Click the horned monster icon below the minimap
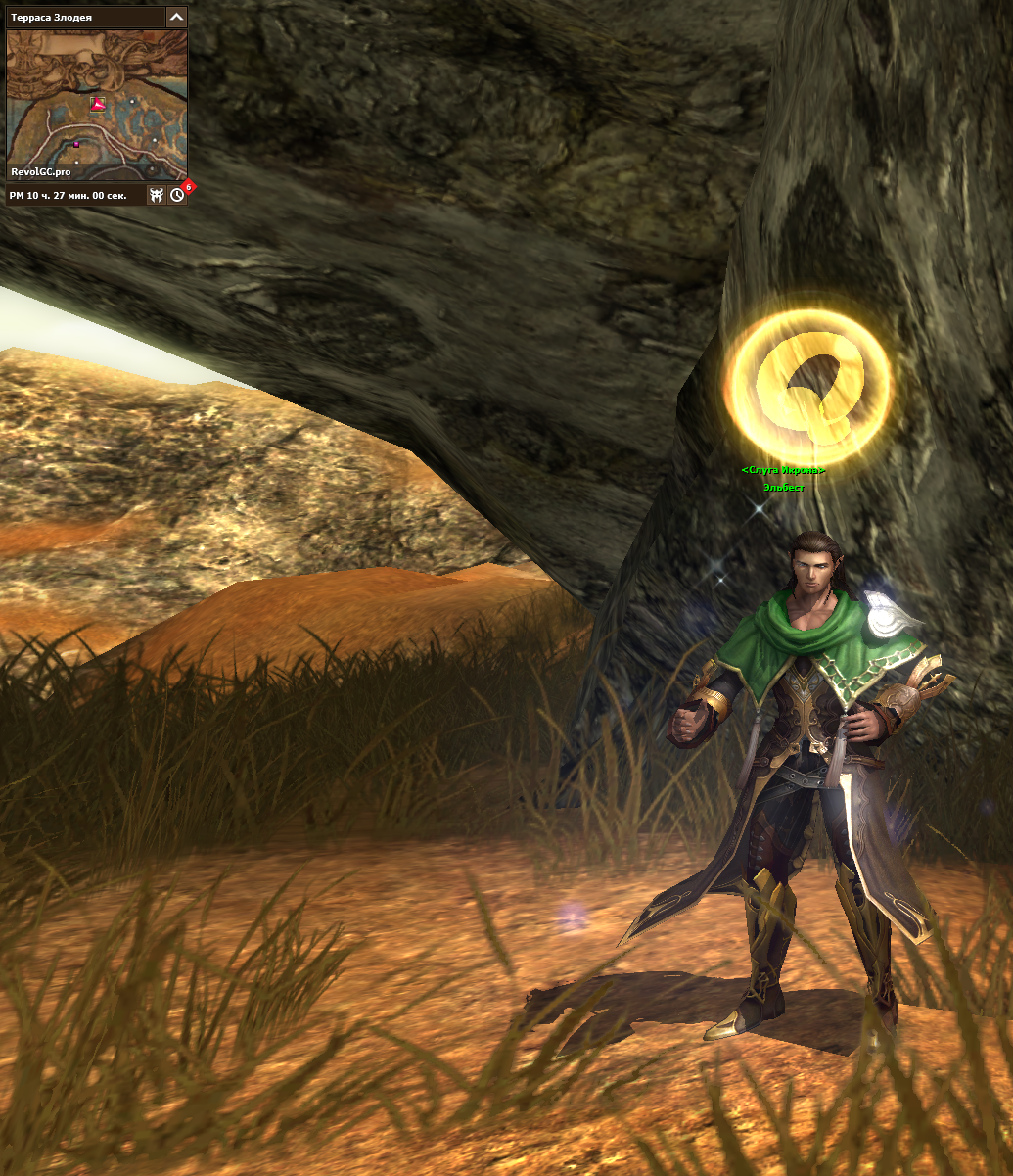The width and height of the screenshot is (1013, 1176). (x=156, y=195)
